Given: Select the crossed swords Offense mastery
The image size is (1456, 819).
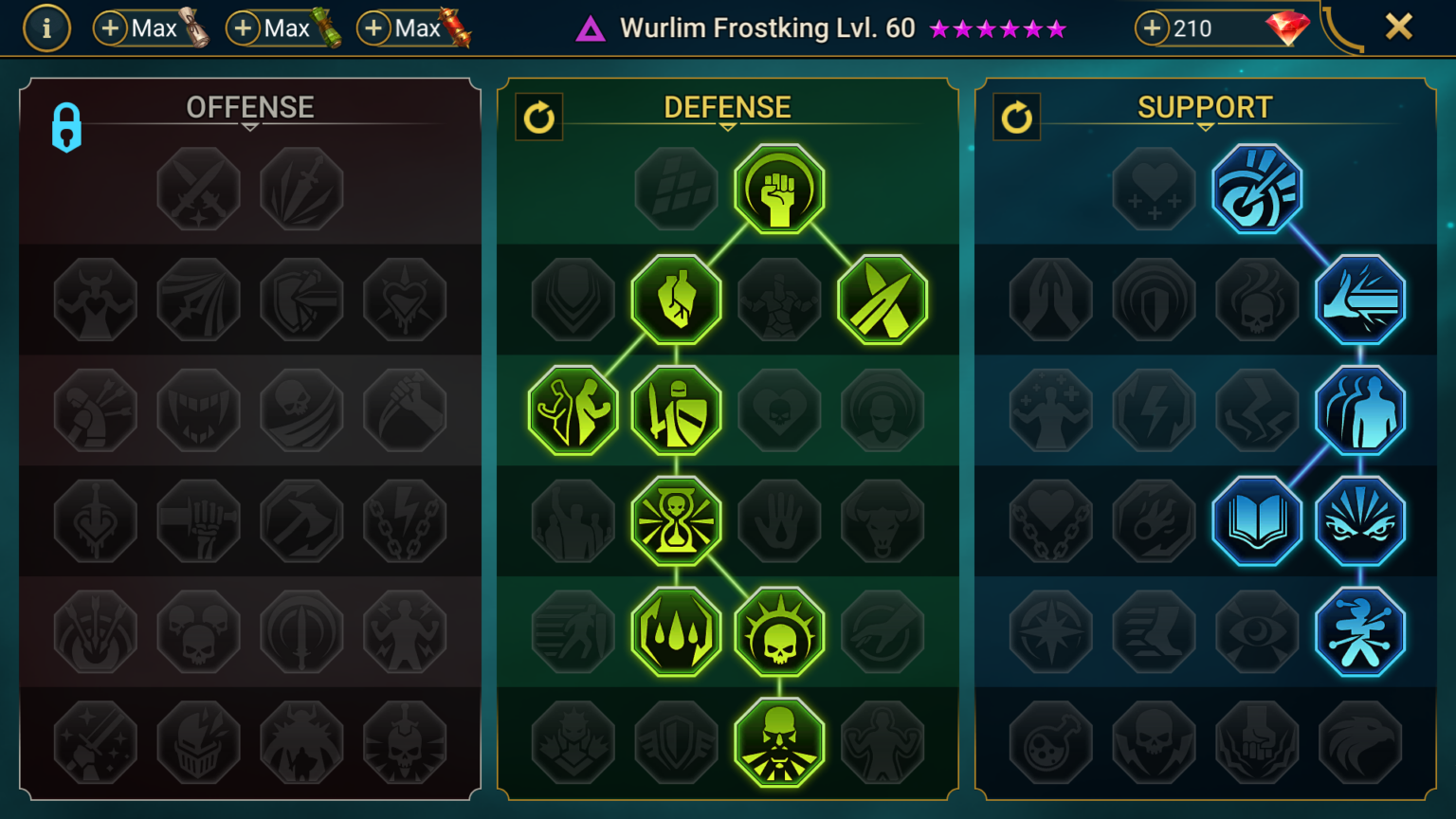Looking at the screenshot, I should click(x=199, y=190).
